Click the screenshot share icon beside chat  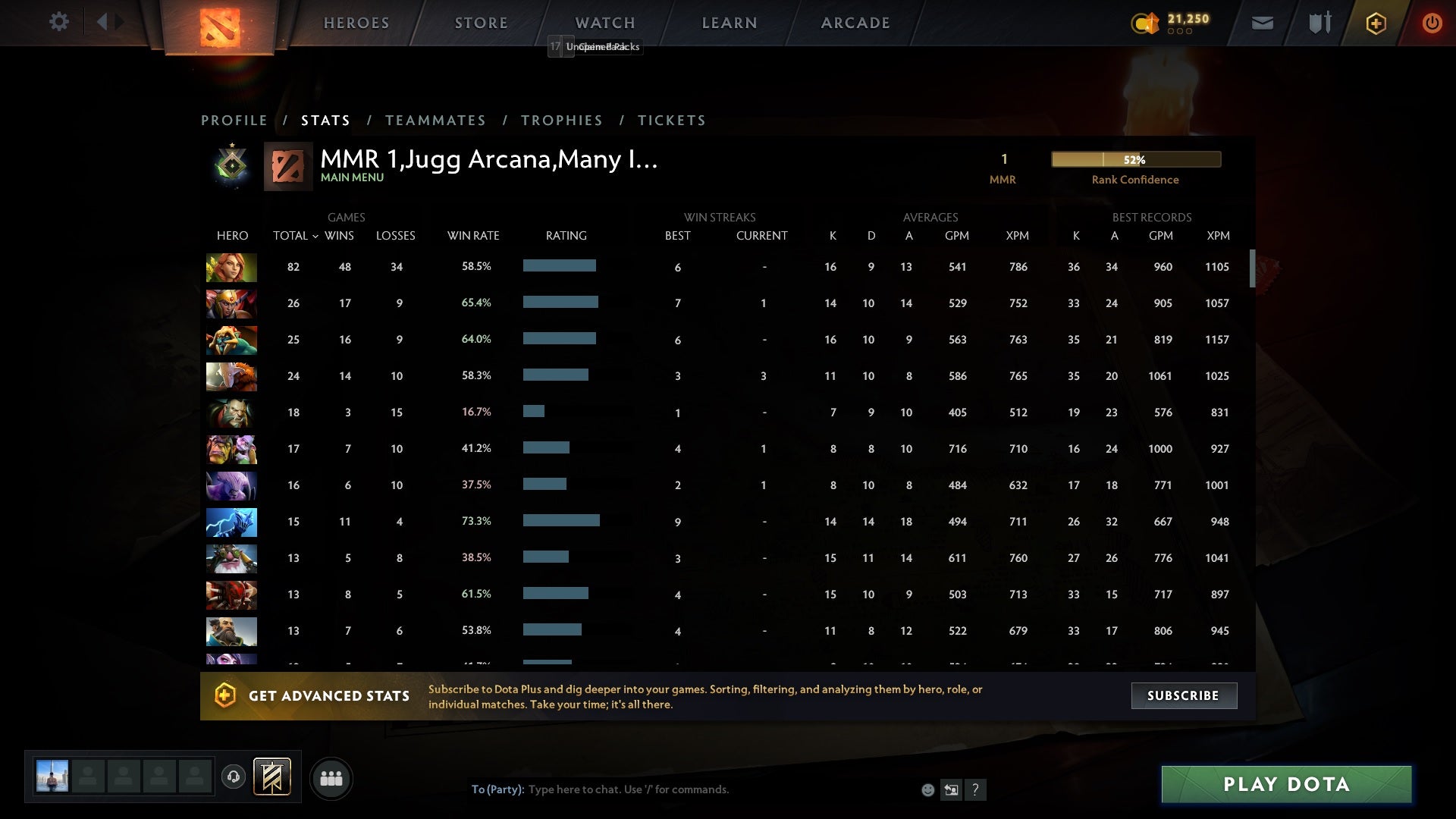pyautogui.click(x=951, y=789)
